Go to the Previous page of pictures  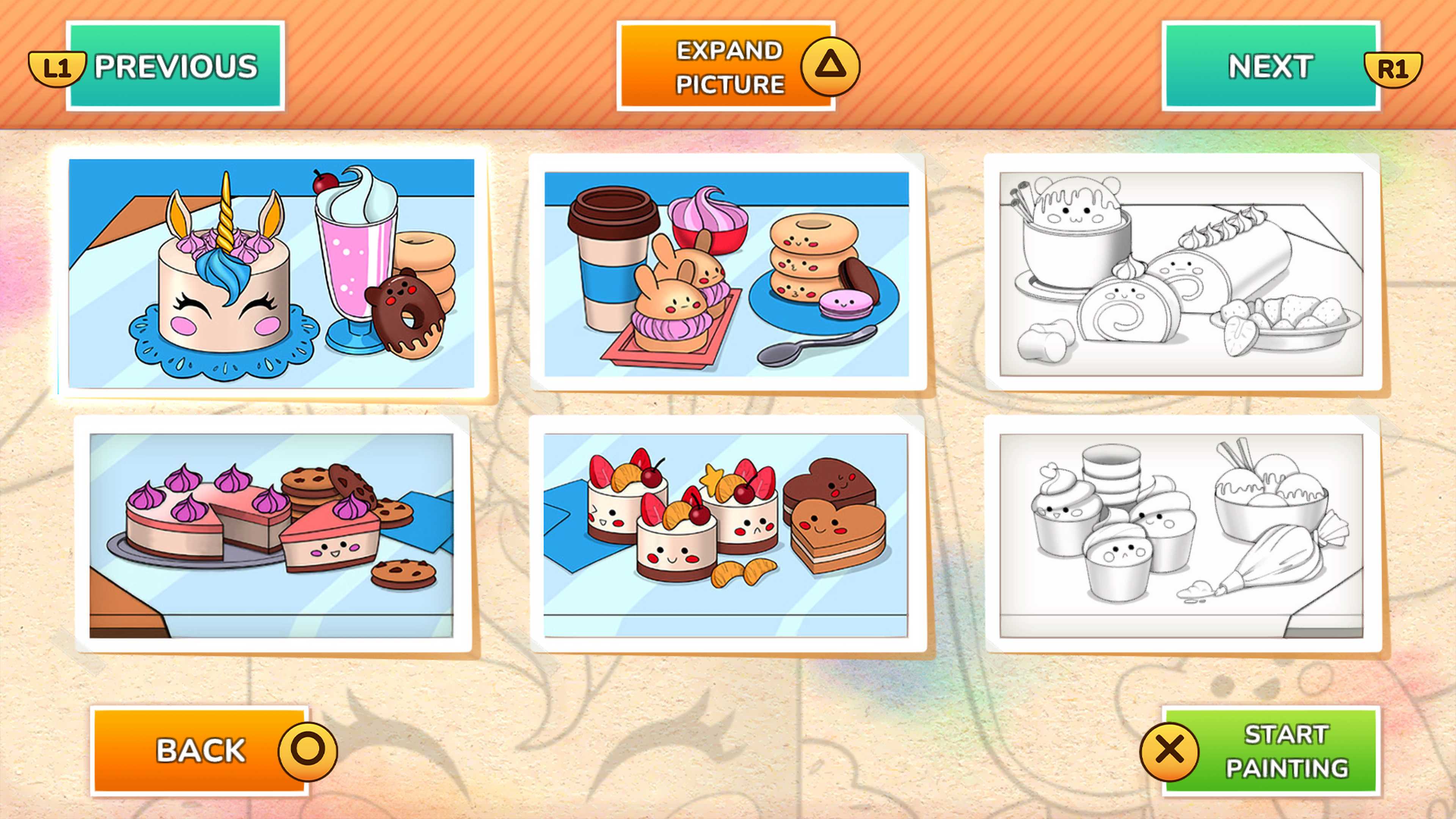tap(175, 66)
